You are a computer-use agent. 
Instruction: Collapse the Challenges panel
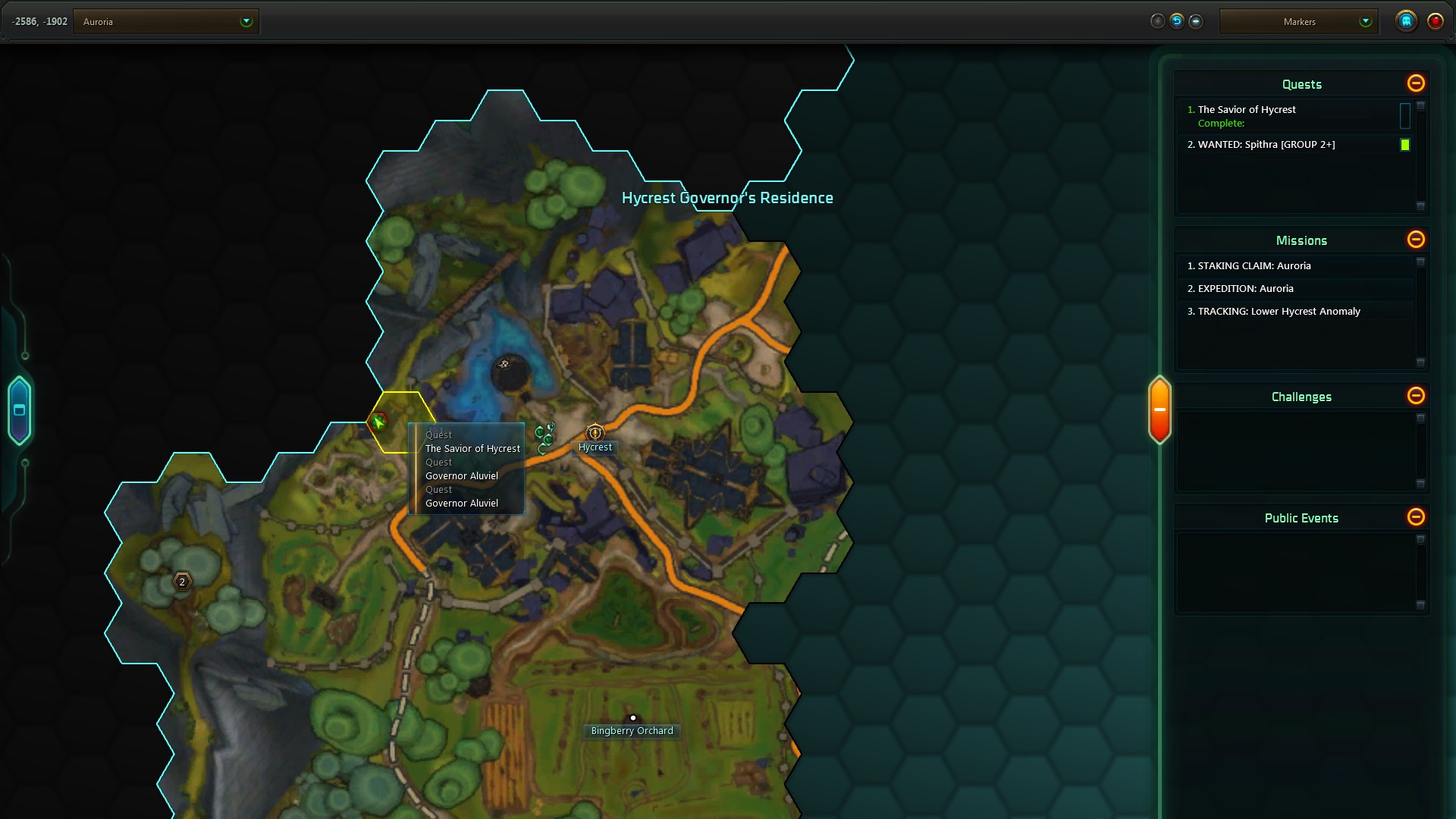pos(1415,396)
